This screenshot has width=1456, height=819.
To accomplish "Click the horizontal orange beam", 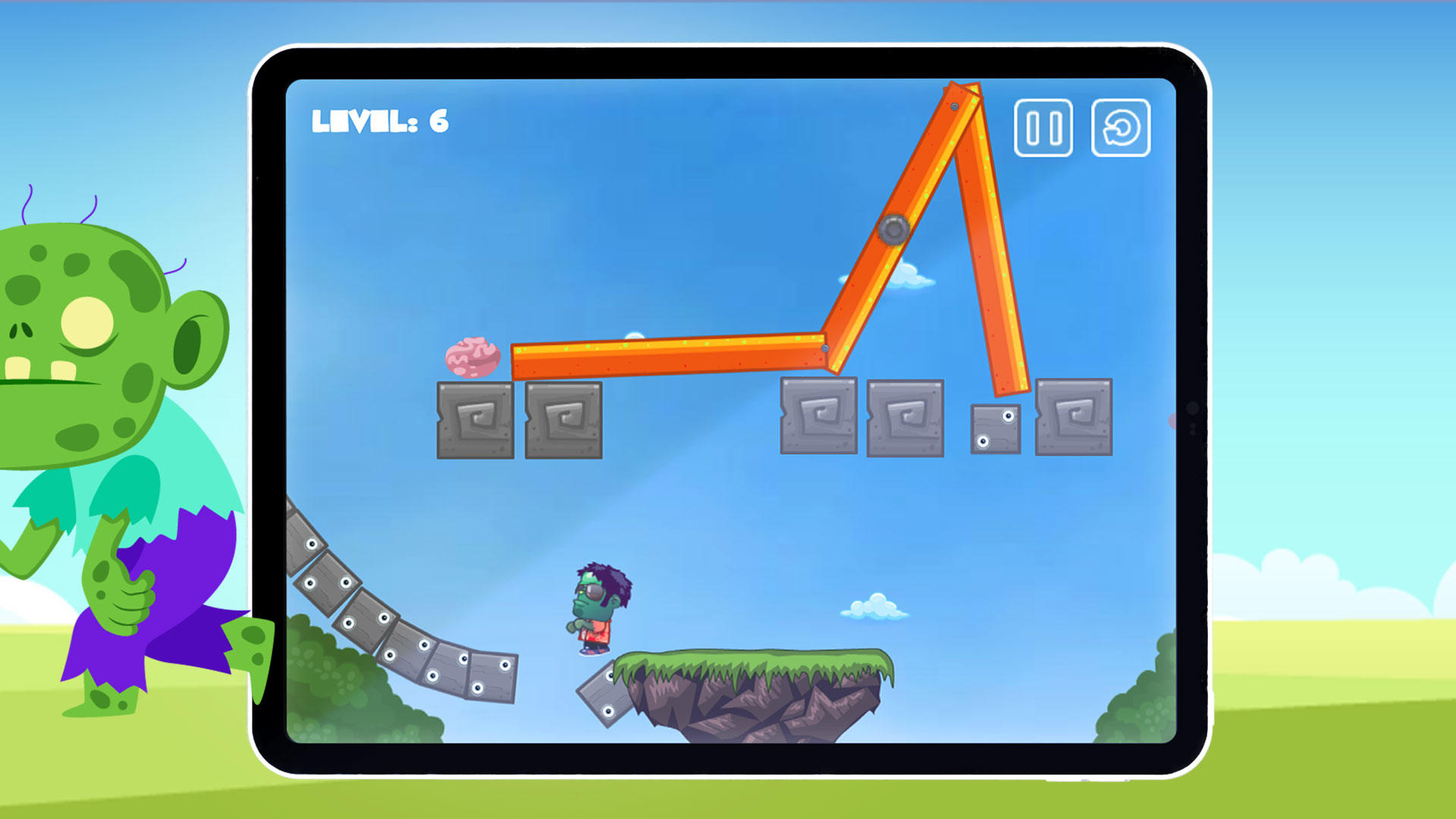I will click(x=667, y=360).
